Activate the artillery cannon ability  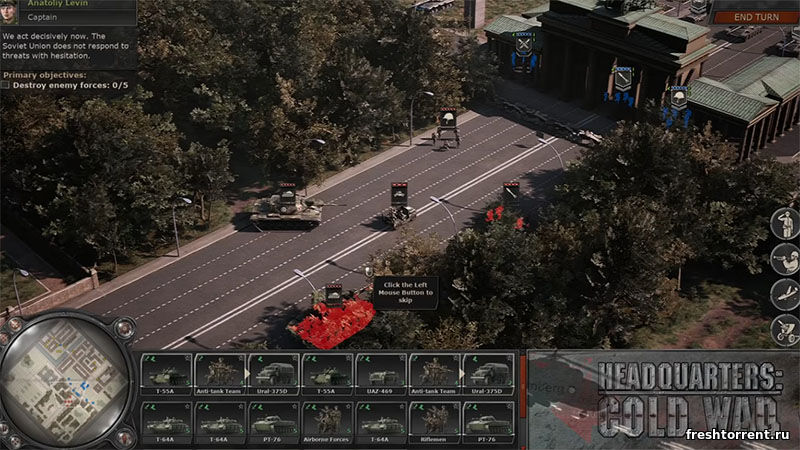point(785,329)
